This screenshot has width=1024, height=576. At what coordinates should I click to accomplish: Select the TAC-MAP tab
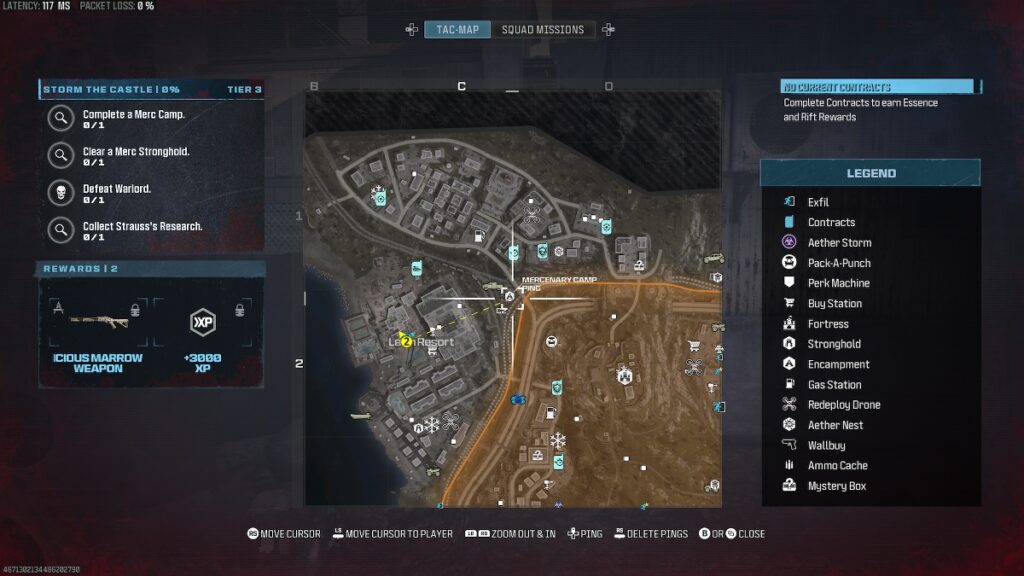coord(457,30)
